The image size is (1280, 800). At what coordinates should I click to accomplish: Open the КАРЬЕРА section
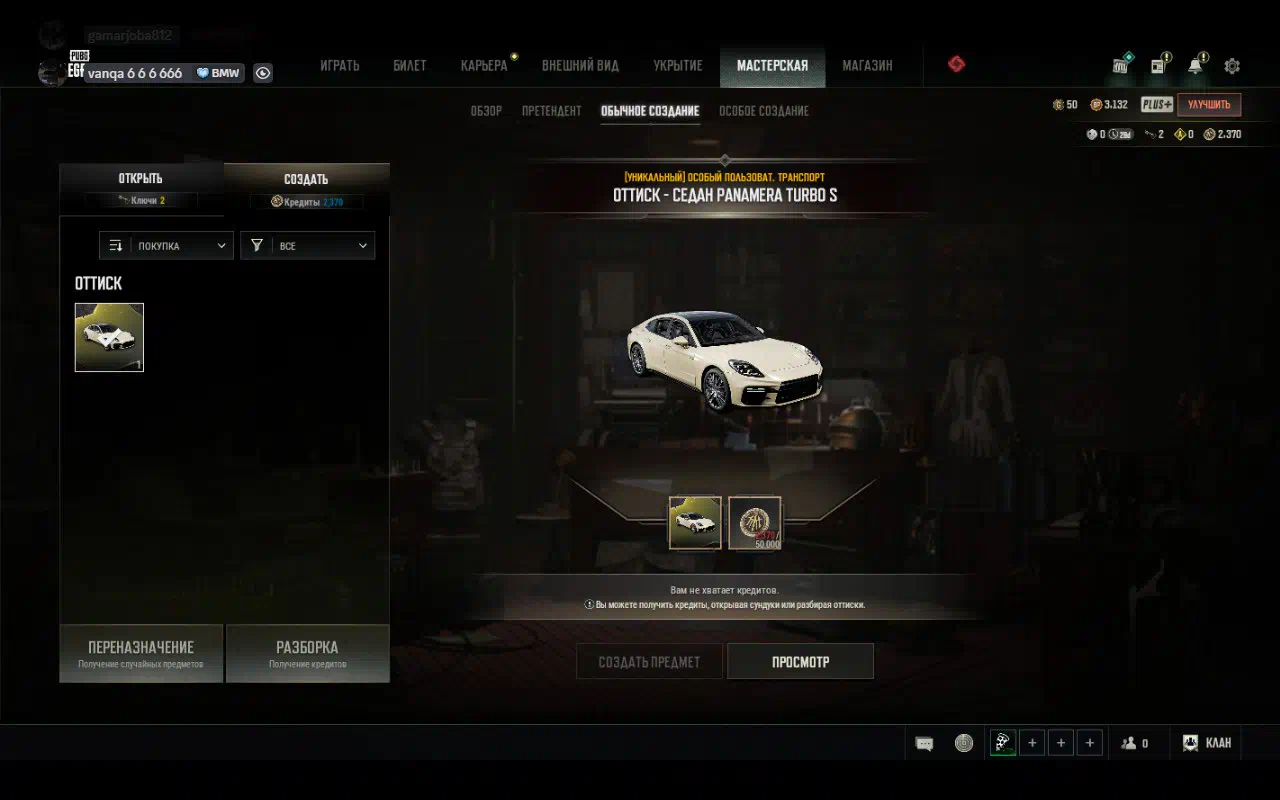(484, 66)
